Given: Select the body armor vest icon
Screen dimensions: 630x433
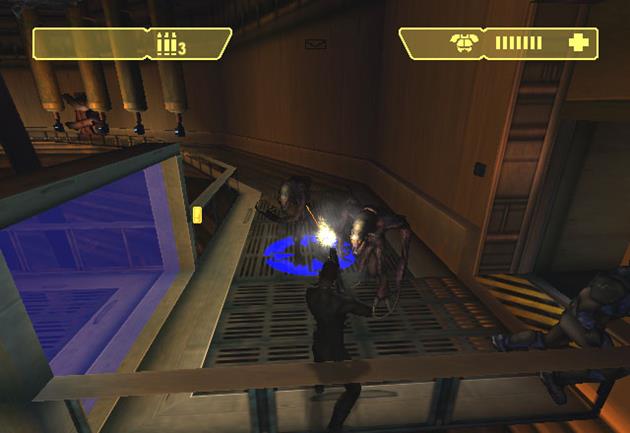Looking at the screenshot, I should (x=463, y=43).
